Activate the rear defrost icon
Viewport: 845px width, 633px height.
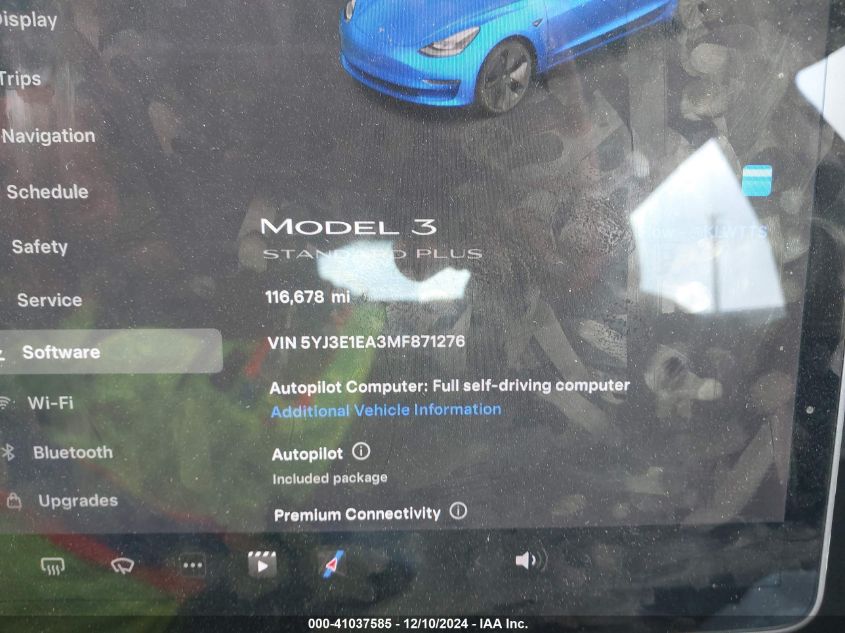[53, 566]
